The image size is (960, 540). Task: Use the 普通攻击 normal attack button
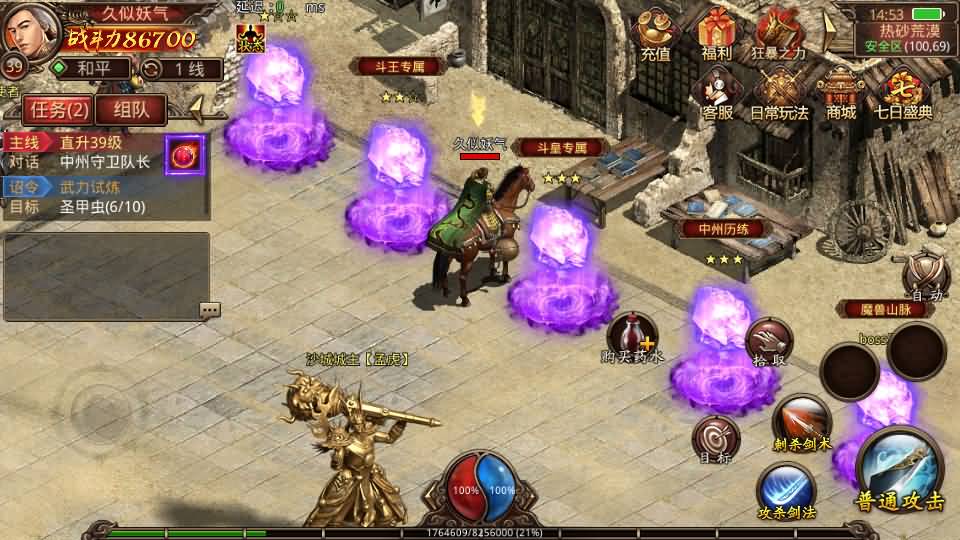pos(899,470)
